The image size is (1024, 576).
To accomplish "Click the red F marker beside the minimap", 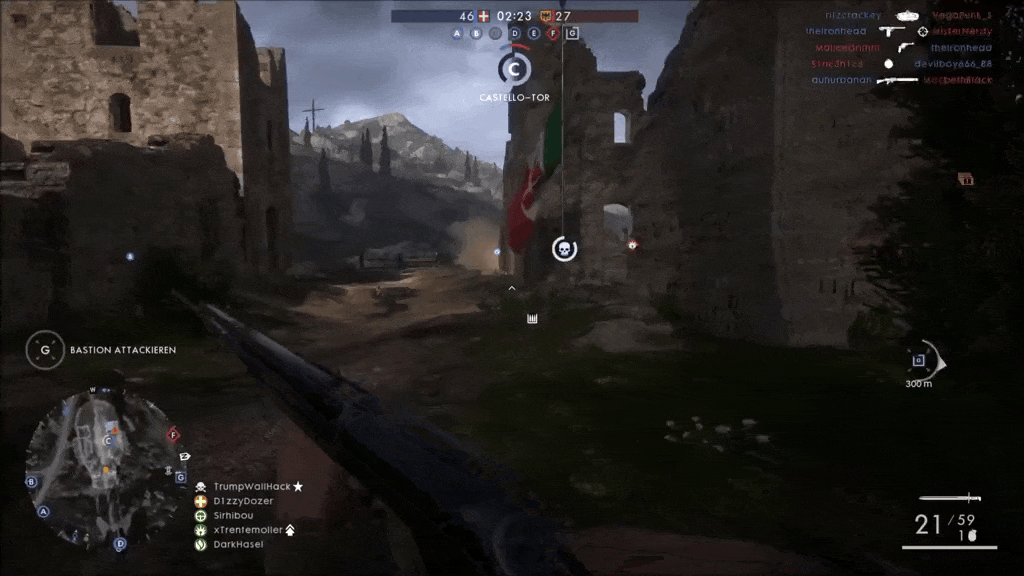I will coord(173,435).
